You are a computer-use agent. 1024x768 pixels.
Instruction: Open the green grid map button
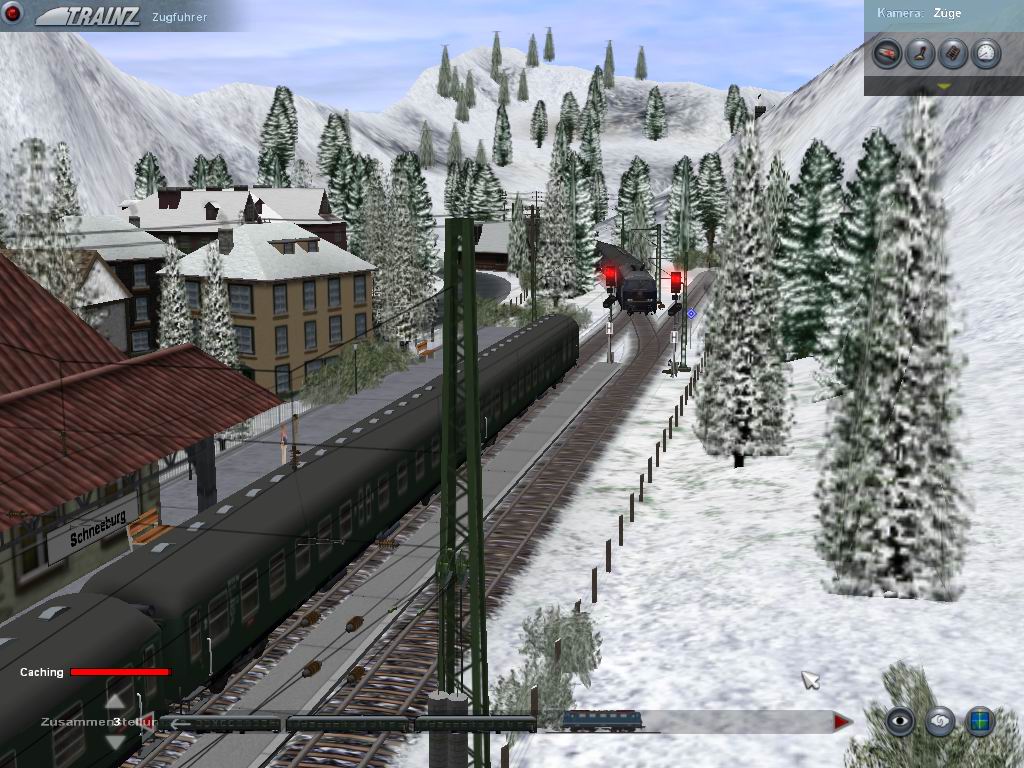coord(980,721)
